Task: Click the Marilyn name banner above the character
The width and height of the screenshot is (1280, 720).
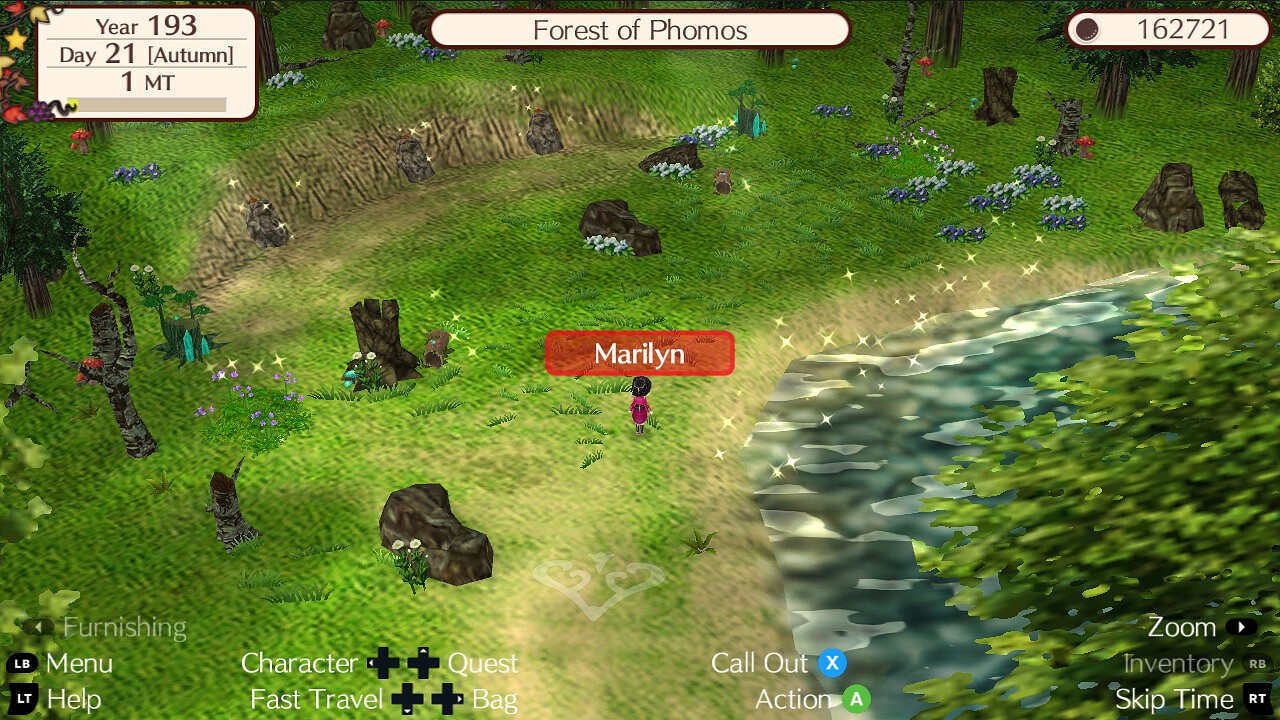Action: 639,353
